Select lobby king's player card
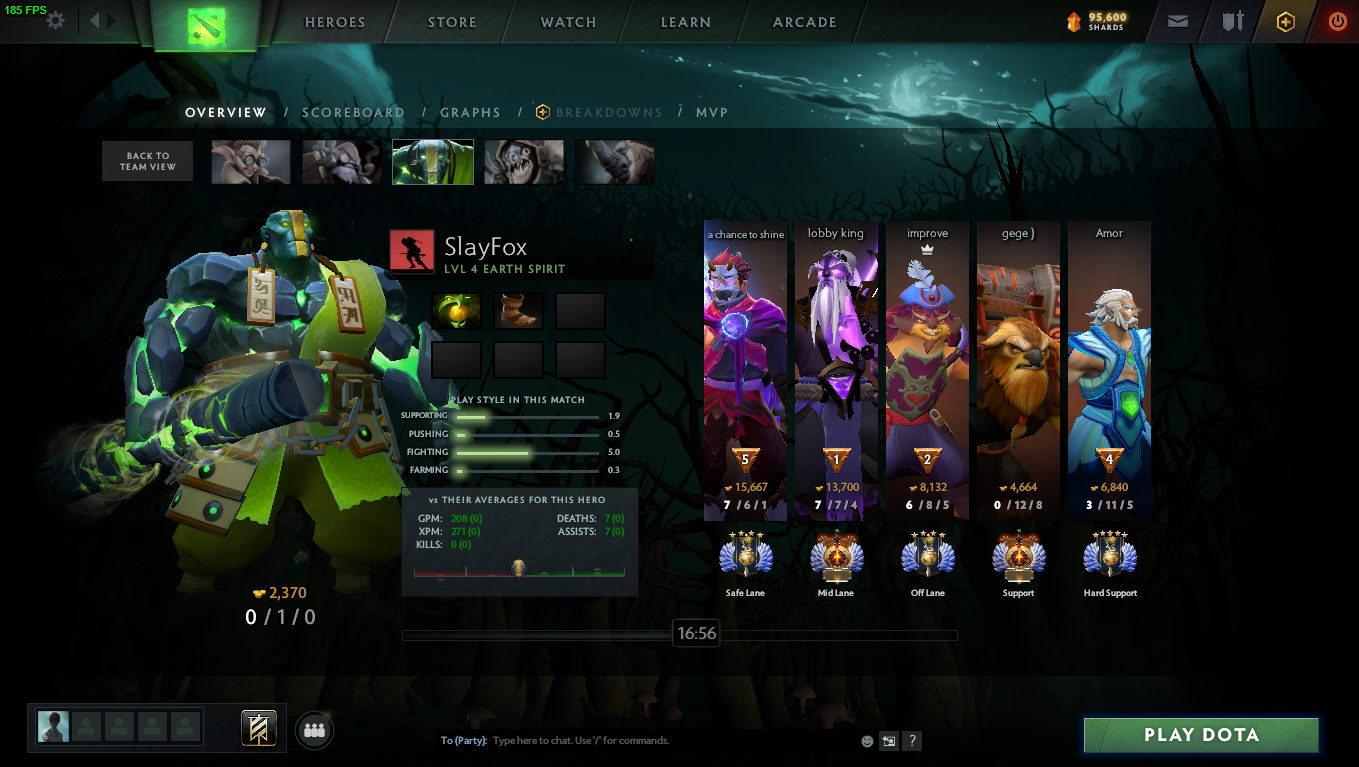Viewport: 1359px width, 767px height. (836, 370)
